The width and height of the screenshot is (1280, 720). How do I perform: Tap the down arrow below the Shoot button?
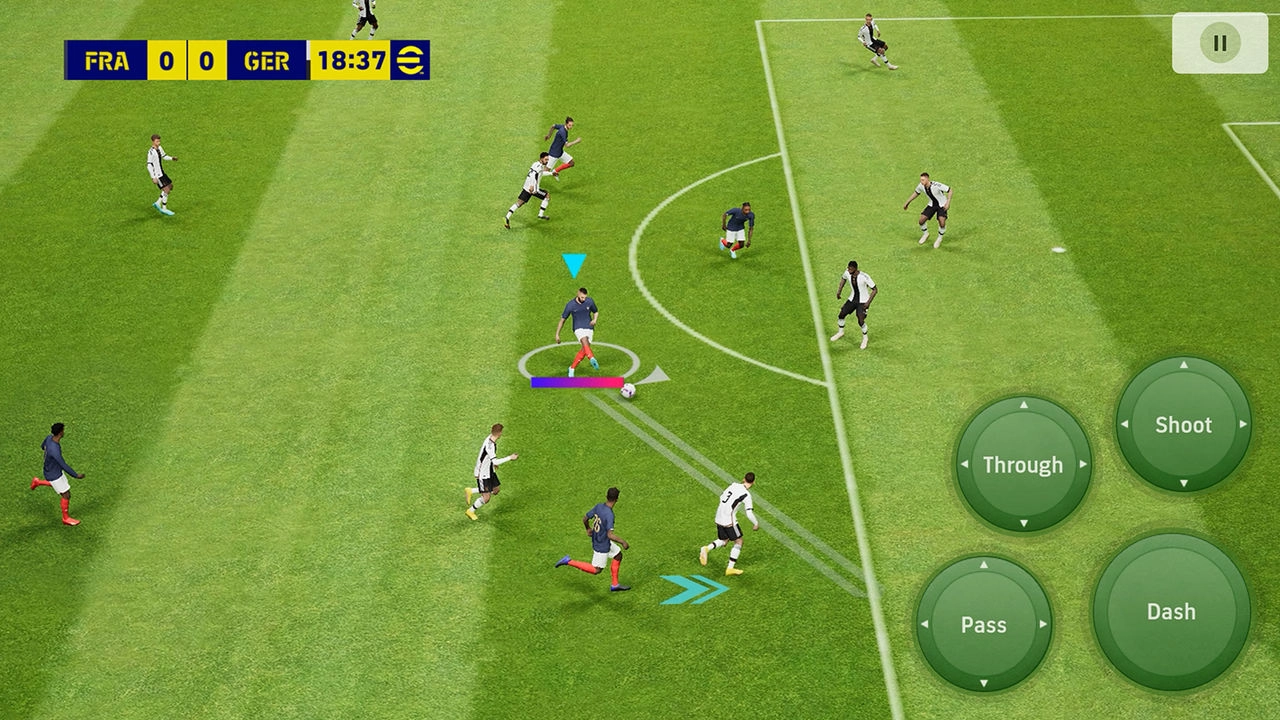pyautogui.click(x=1183, y=481)
